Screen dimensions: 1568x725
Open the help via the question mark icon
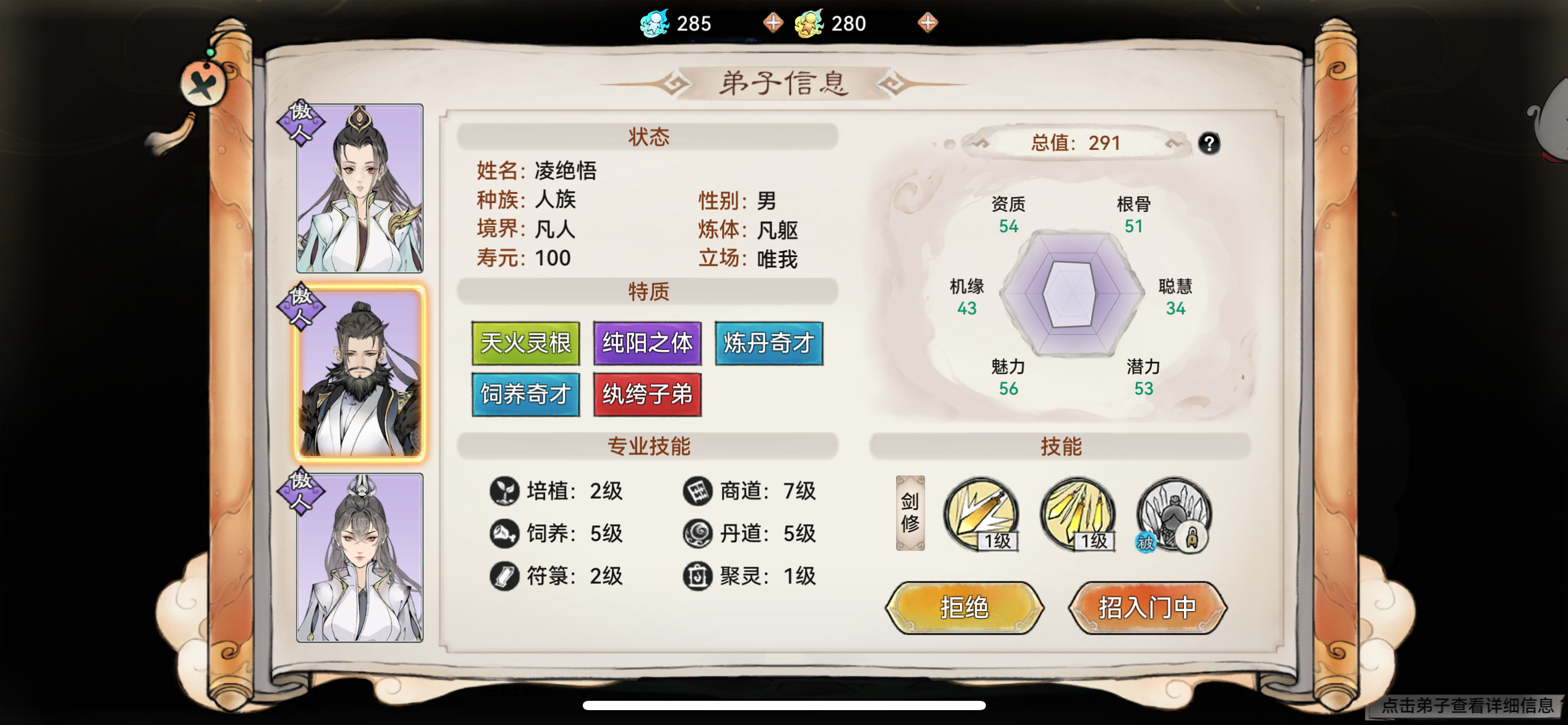(x=1207, y=143)
